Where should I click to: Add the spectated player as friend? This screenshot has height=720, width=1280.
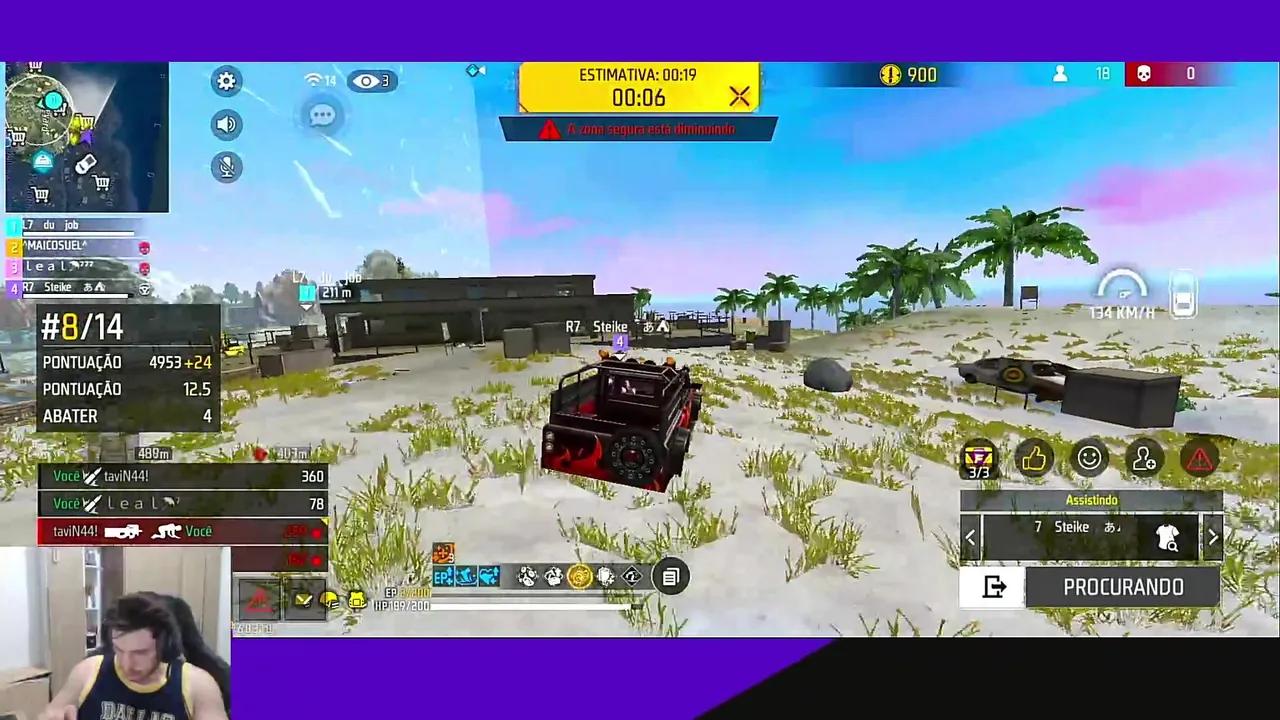point(1144,458)
